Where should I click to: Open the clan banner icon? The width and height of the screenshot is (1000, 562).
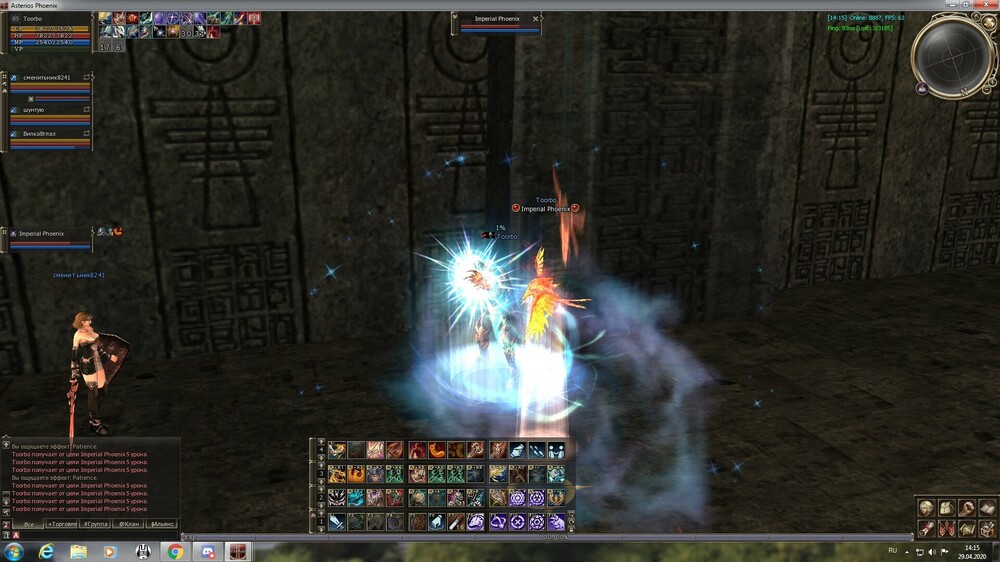point(945,527)
